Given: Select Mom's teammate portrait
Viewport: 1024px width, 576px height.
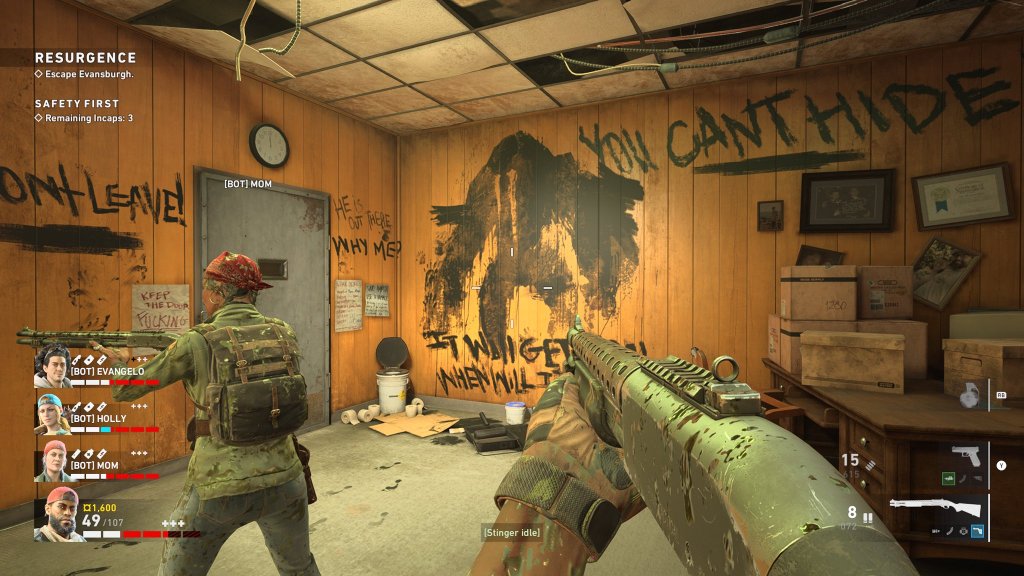Looking at the screenshot, I should [52, 460].
